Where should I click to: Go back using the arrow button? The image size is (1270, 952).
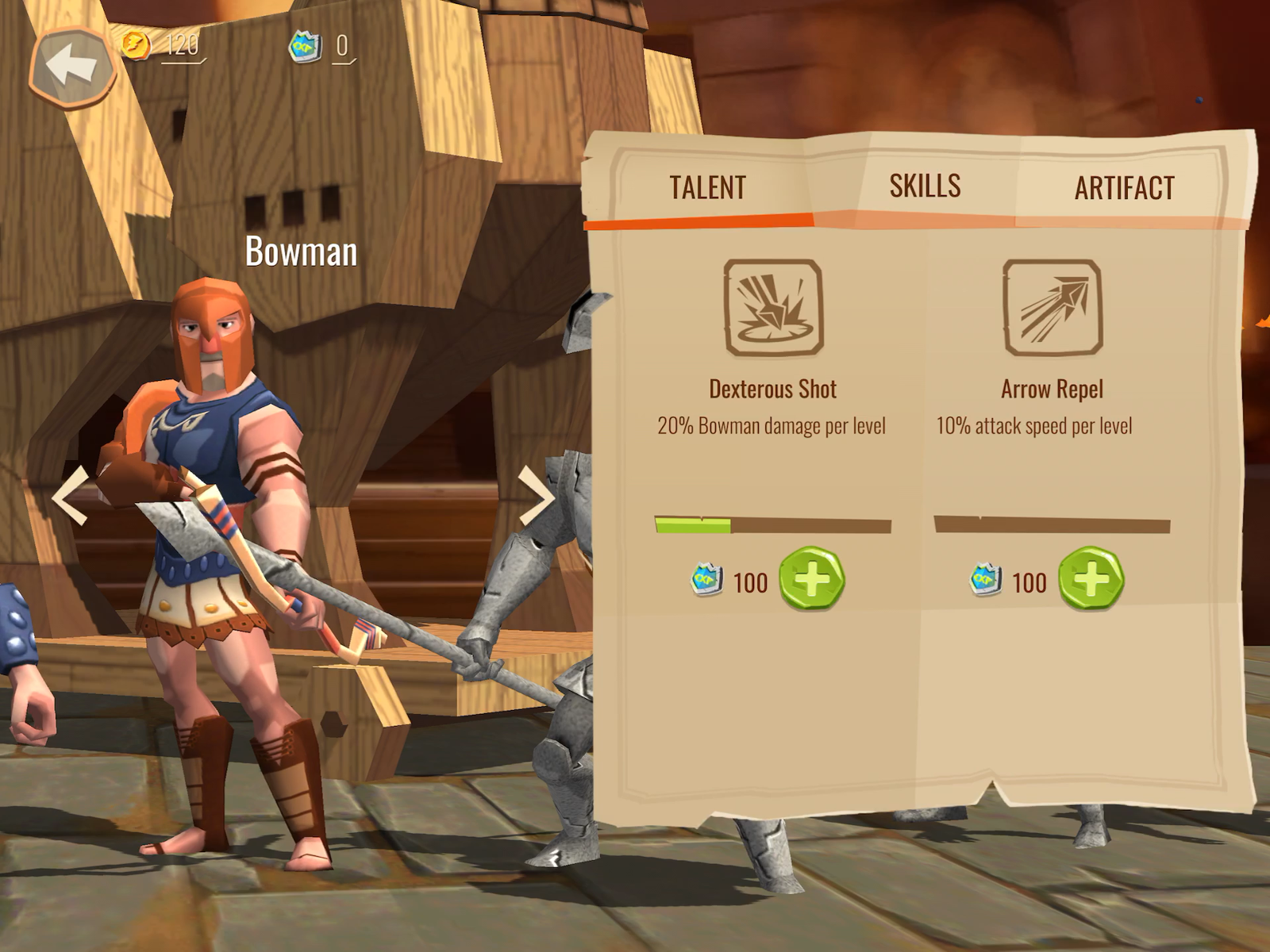coord(71,67)
